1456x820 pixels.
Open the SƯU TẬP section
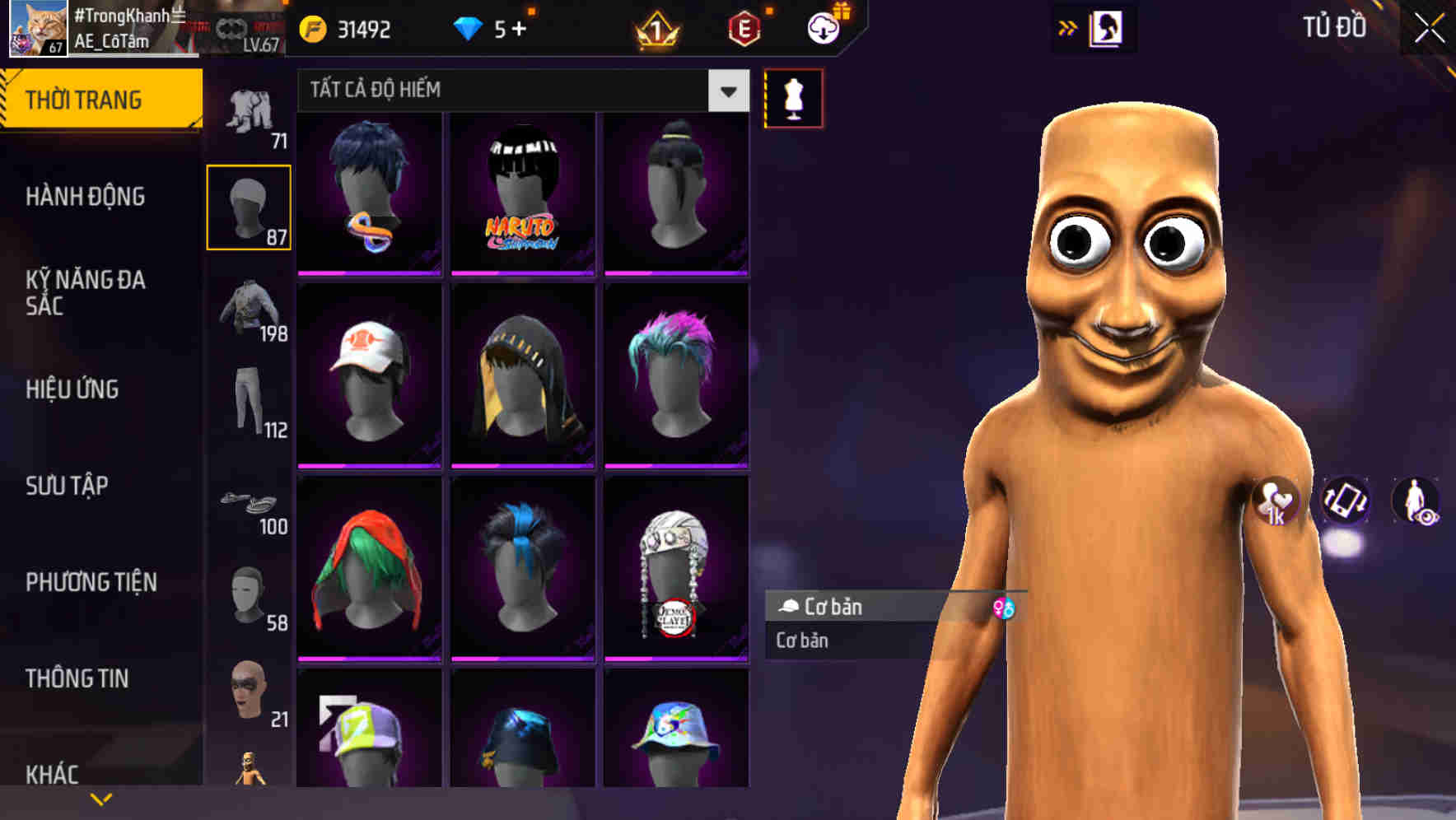[70, 486]
